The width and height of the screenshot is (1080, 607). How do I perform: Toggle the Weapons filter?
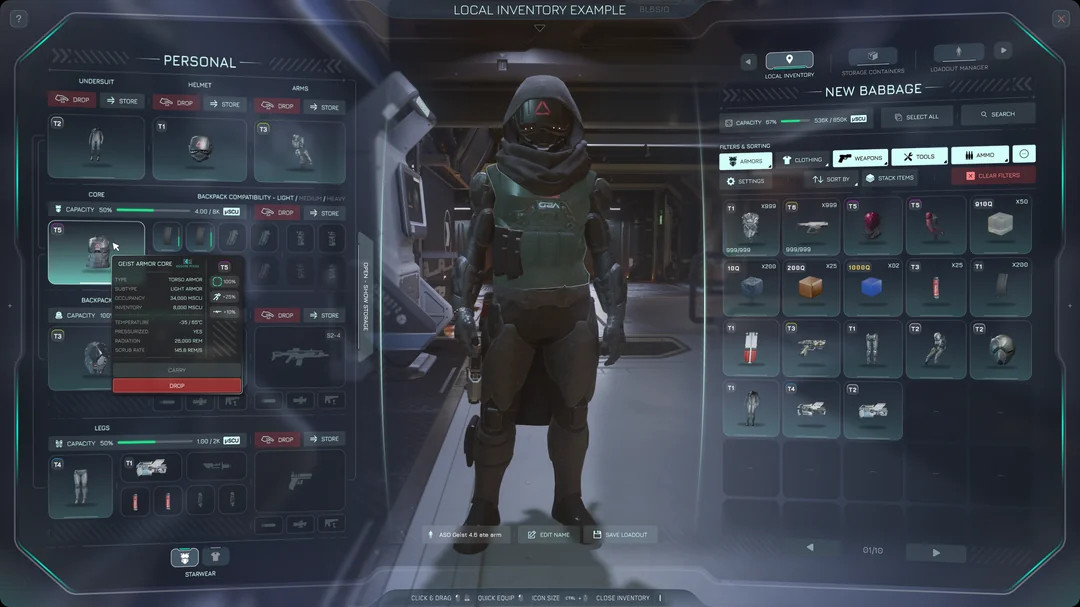(x=860, y=158)
